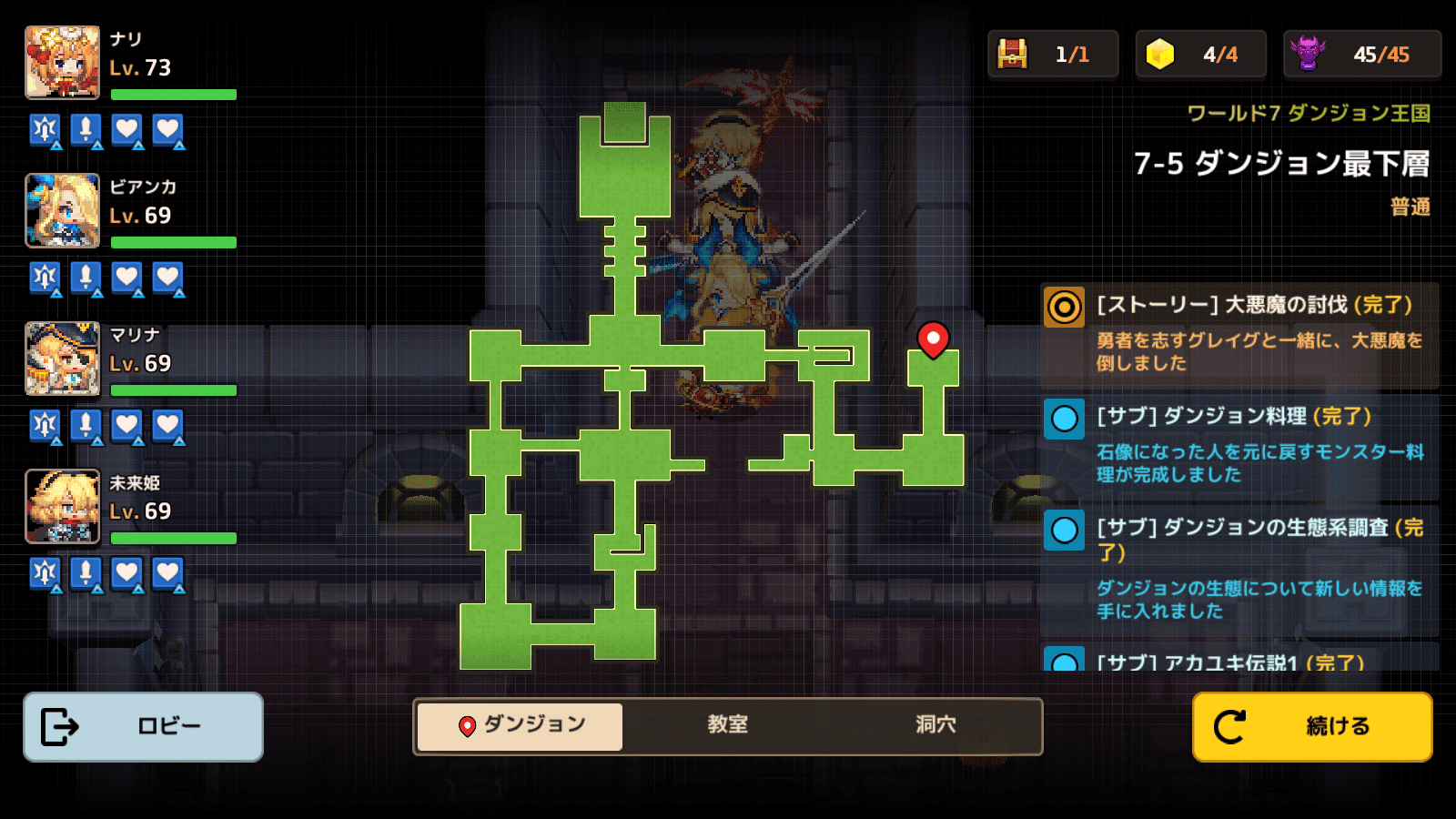The width and height of the screenshot is (1456, 819).
Task: Click the red location pin on the map
Action: (x=933, y=339)
